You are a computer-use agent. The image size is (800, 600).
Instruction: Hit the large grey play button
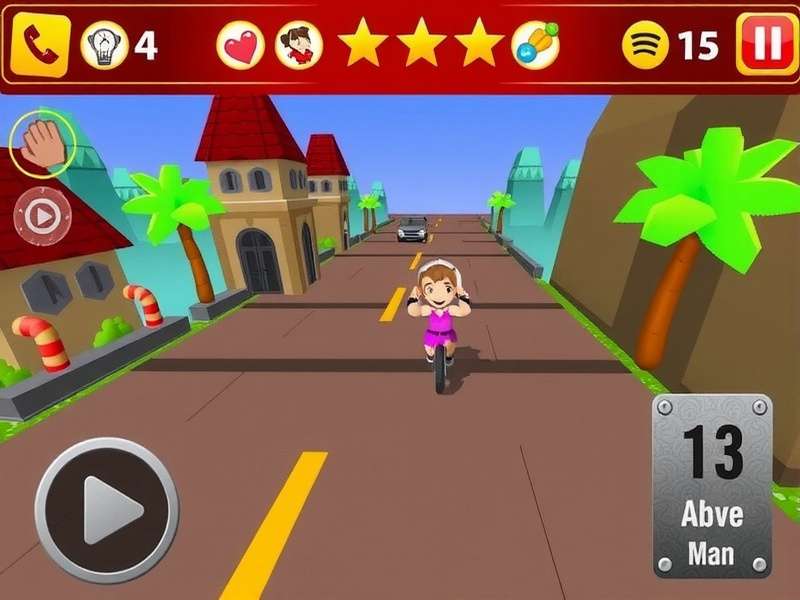[106, 509]
